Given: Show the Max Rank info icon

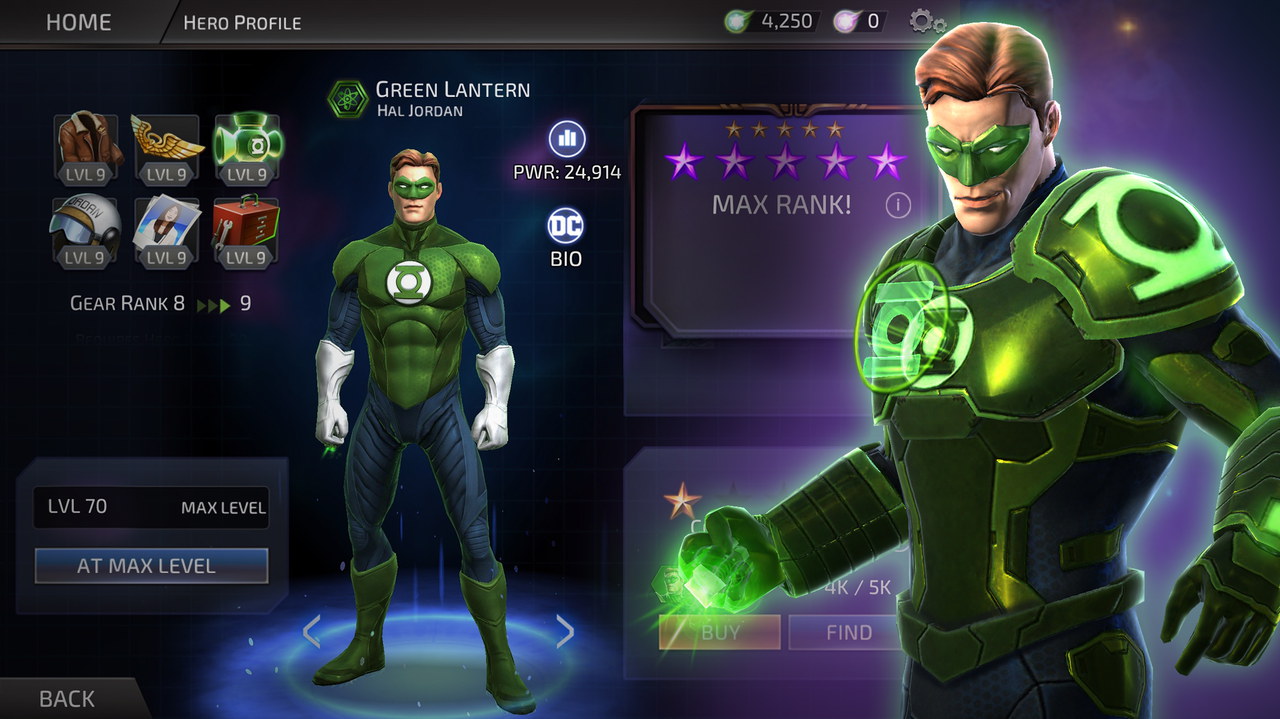Looking at the screenshot, I should 897,205.
